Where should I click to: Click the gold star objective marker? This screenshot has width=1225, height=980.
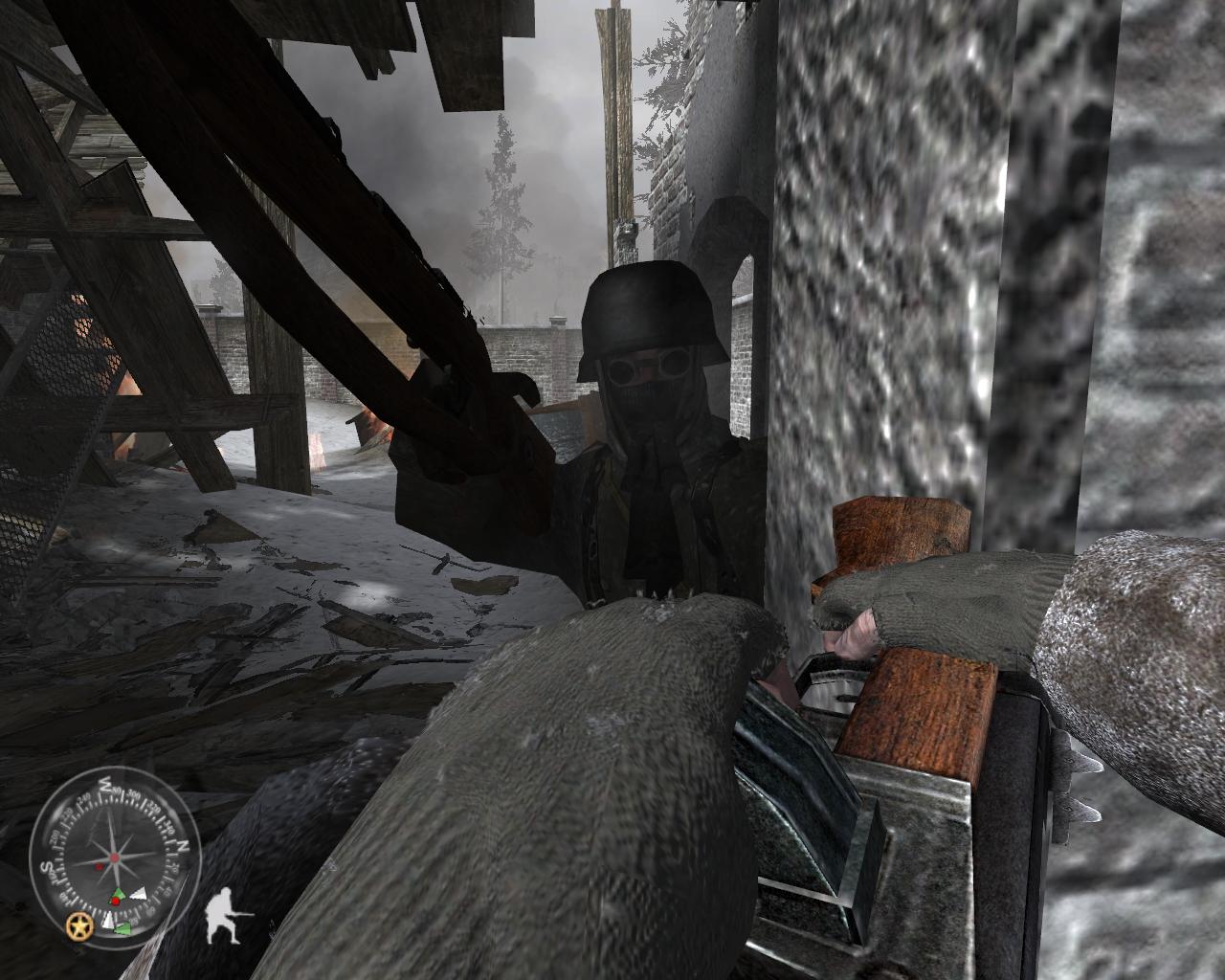(x=80, y=925)
